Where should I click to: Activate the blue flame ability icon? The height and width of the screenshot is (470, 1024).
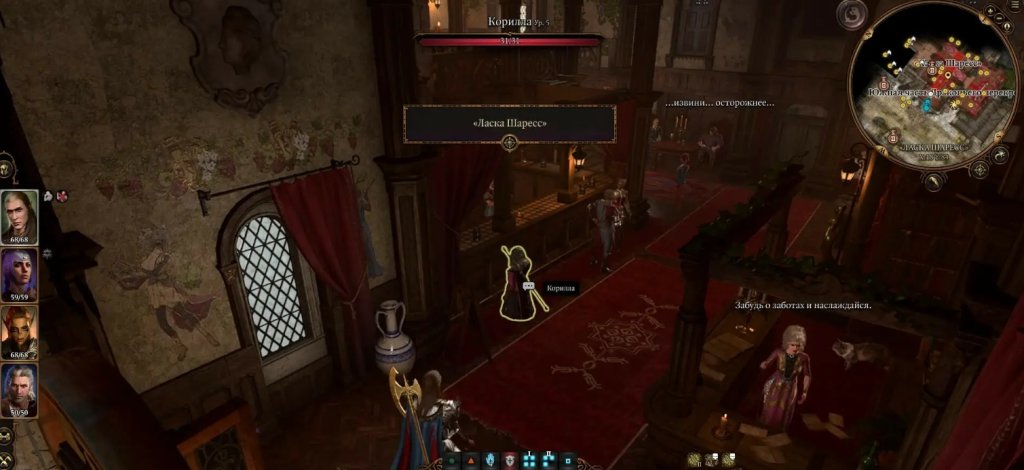click(x=491, y=460)
